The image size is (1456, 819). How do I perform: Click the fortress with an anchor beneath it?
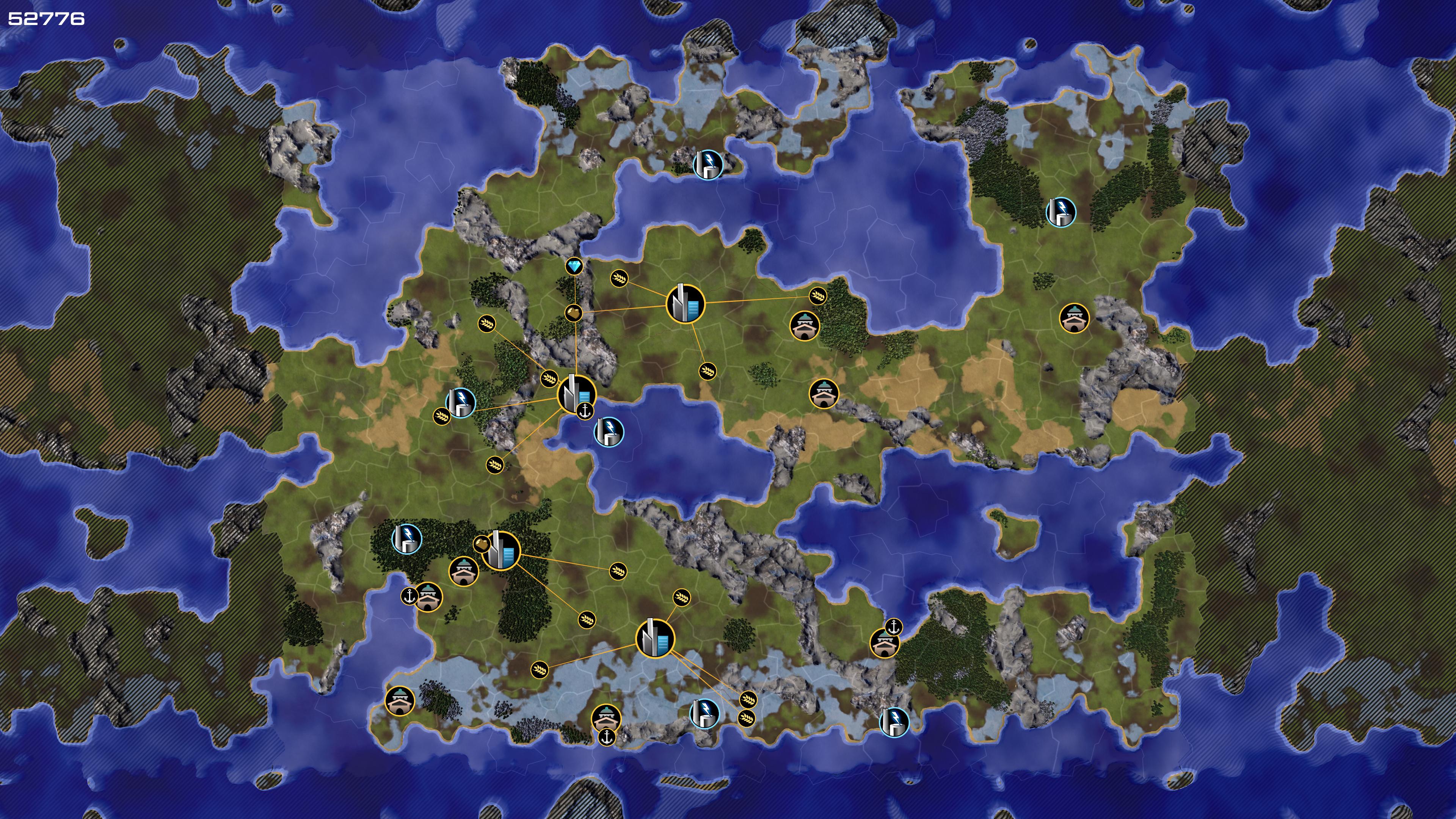pyautogui.click(x=606, y=719)
